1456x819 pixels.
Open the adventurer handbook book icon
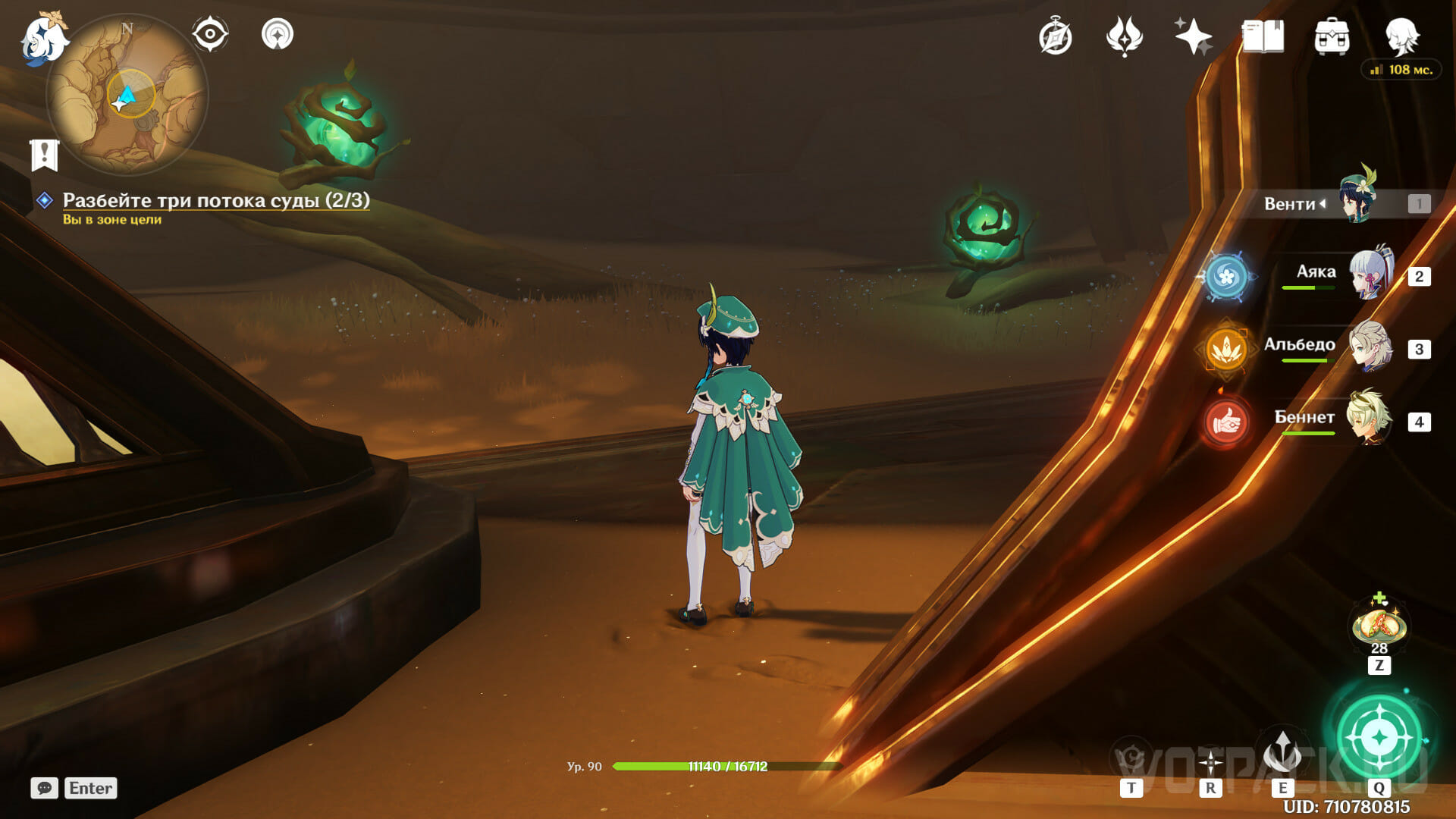[1263, 36]
